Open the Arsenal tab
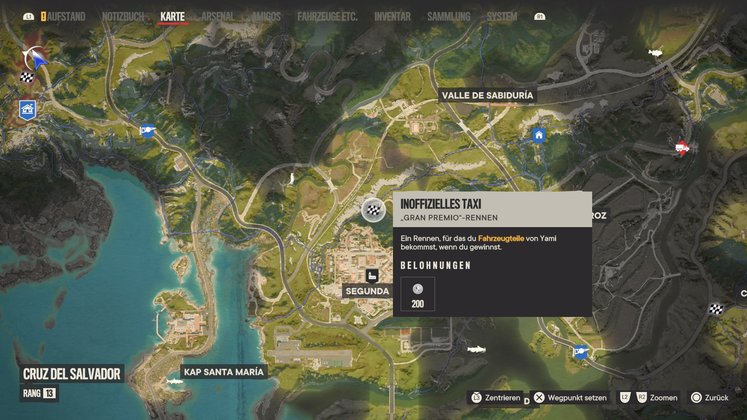Viewport: 747px width, 420px height. 218,16
